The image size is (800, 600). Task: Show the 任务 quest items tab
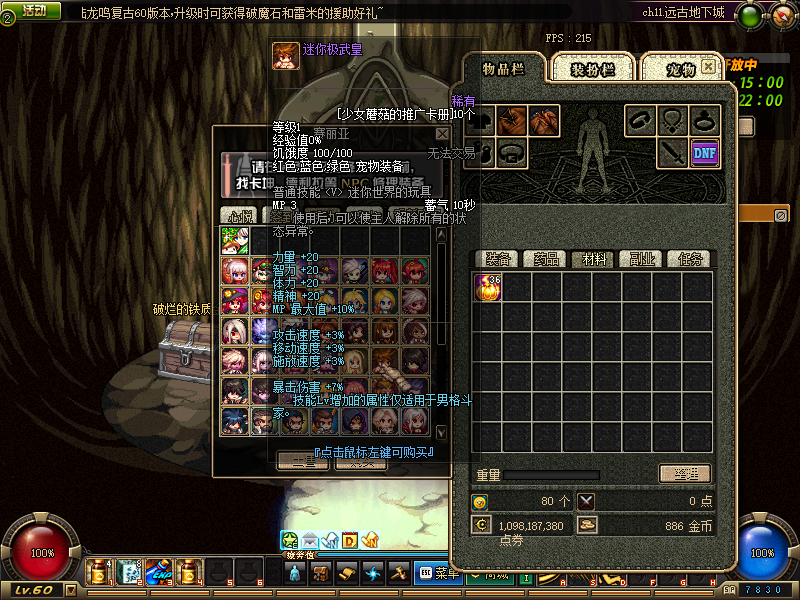click(689, 259)
